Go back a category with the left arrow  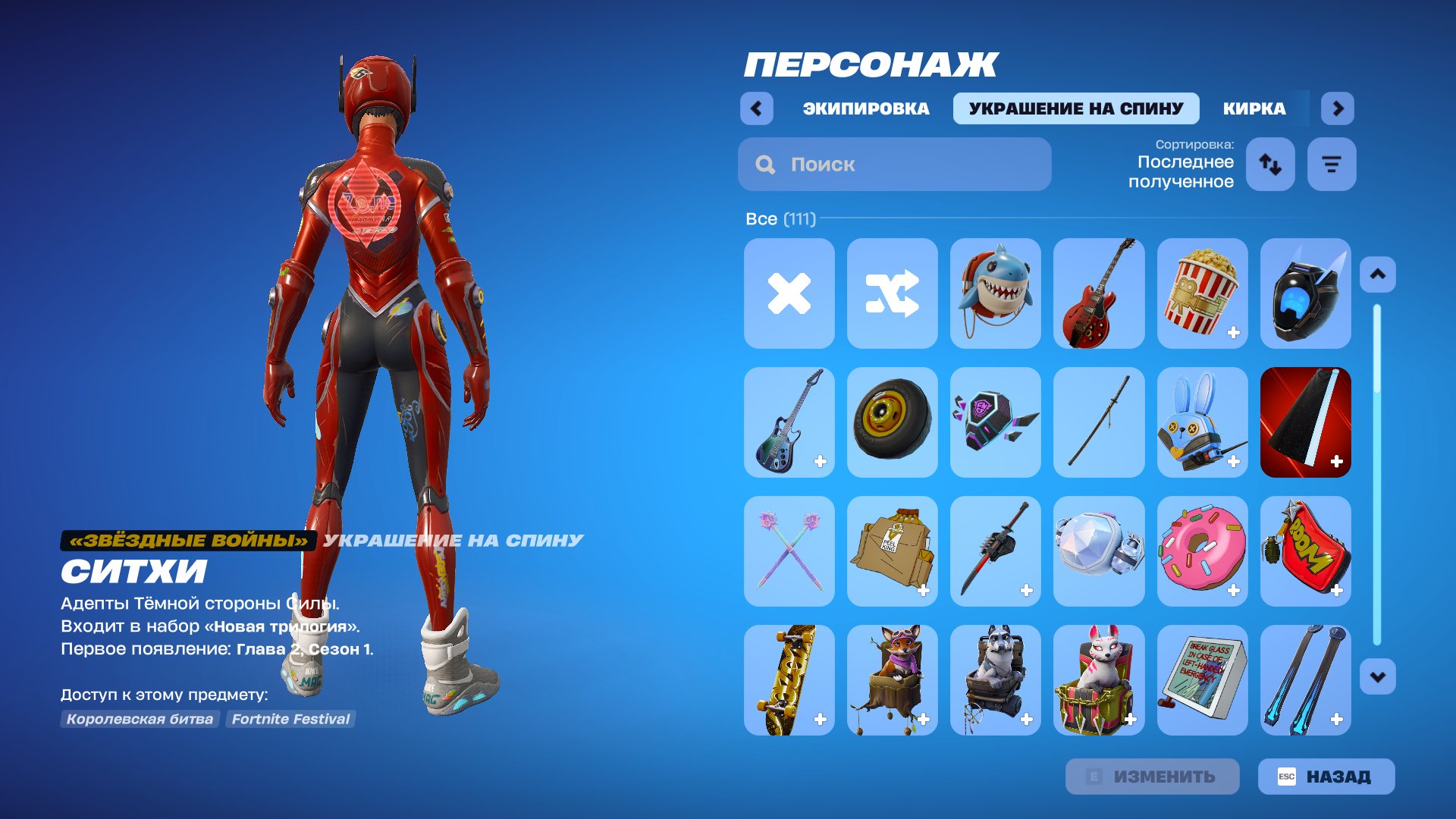(755, 108)
